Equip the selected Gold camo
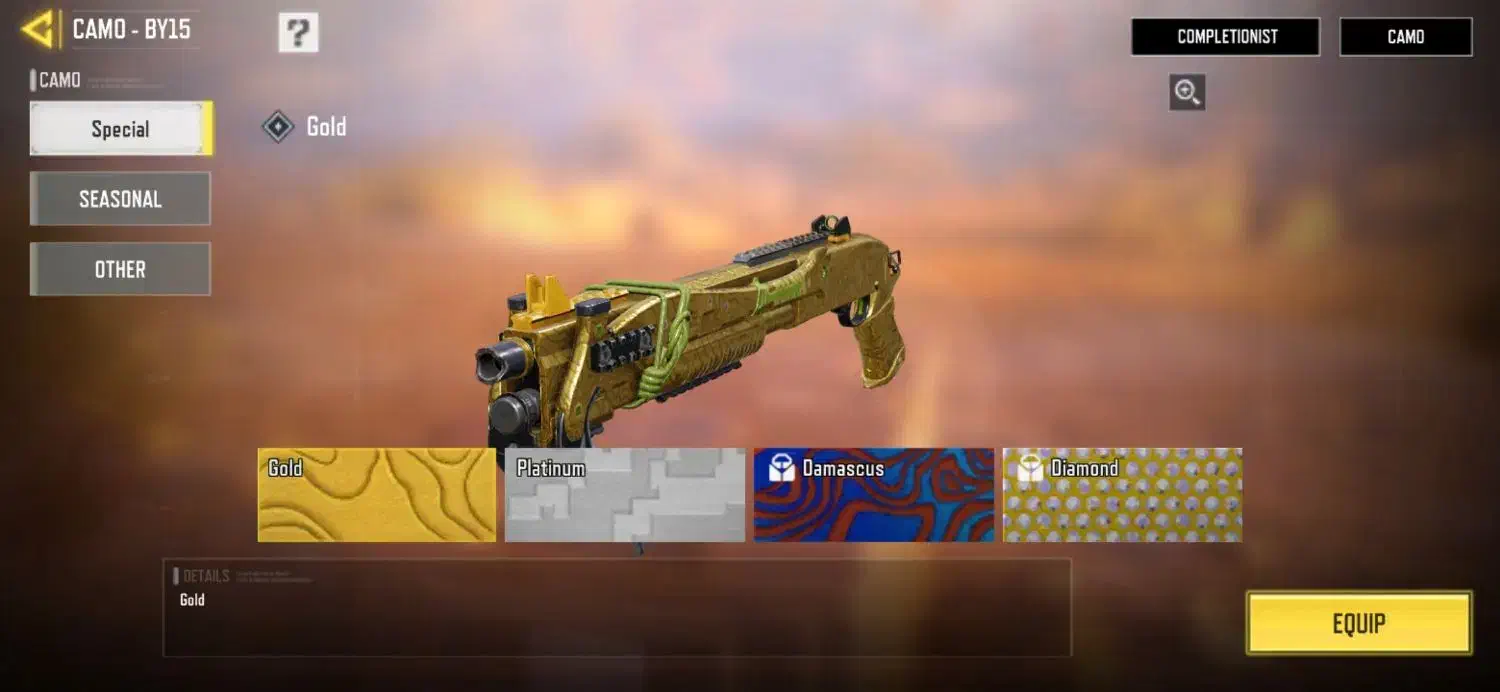The width and height of the screenshot is (1500, 692). (1359, 623)
